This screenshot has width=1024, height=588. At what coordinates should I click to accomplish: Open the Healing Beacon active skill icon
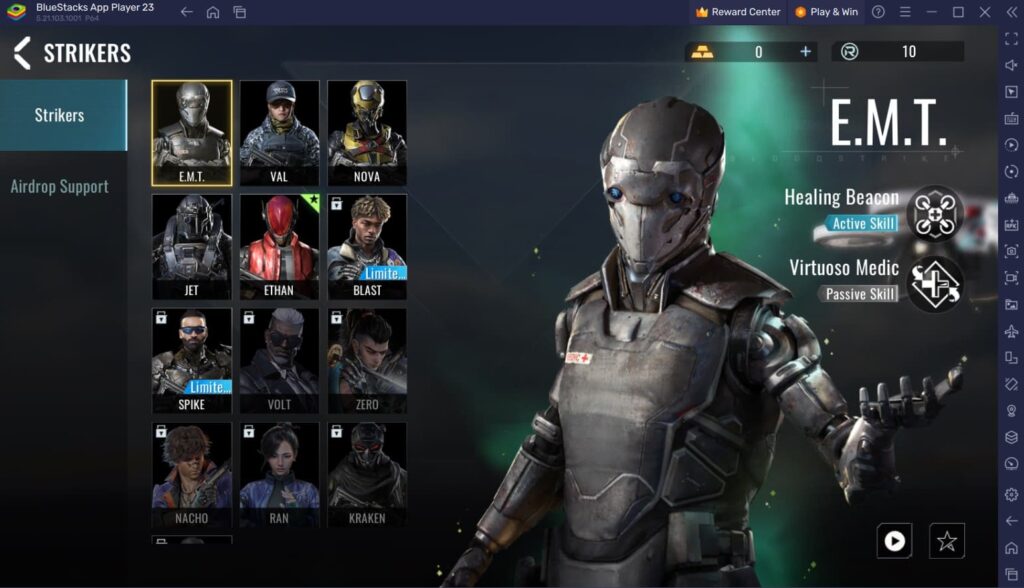(935, 212)
